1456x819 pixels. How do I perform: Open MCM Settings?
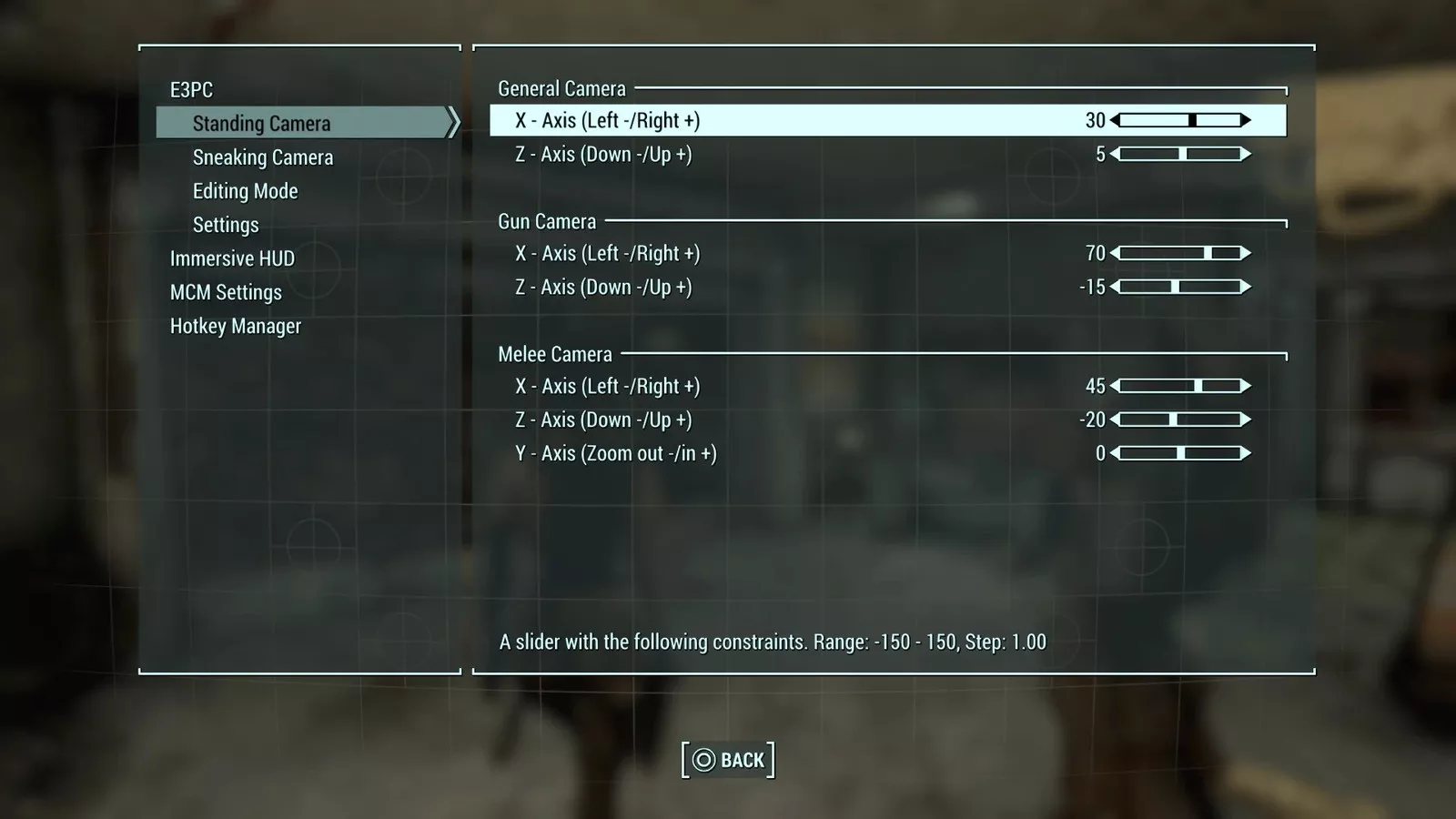pos(226,292)
